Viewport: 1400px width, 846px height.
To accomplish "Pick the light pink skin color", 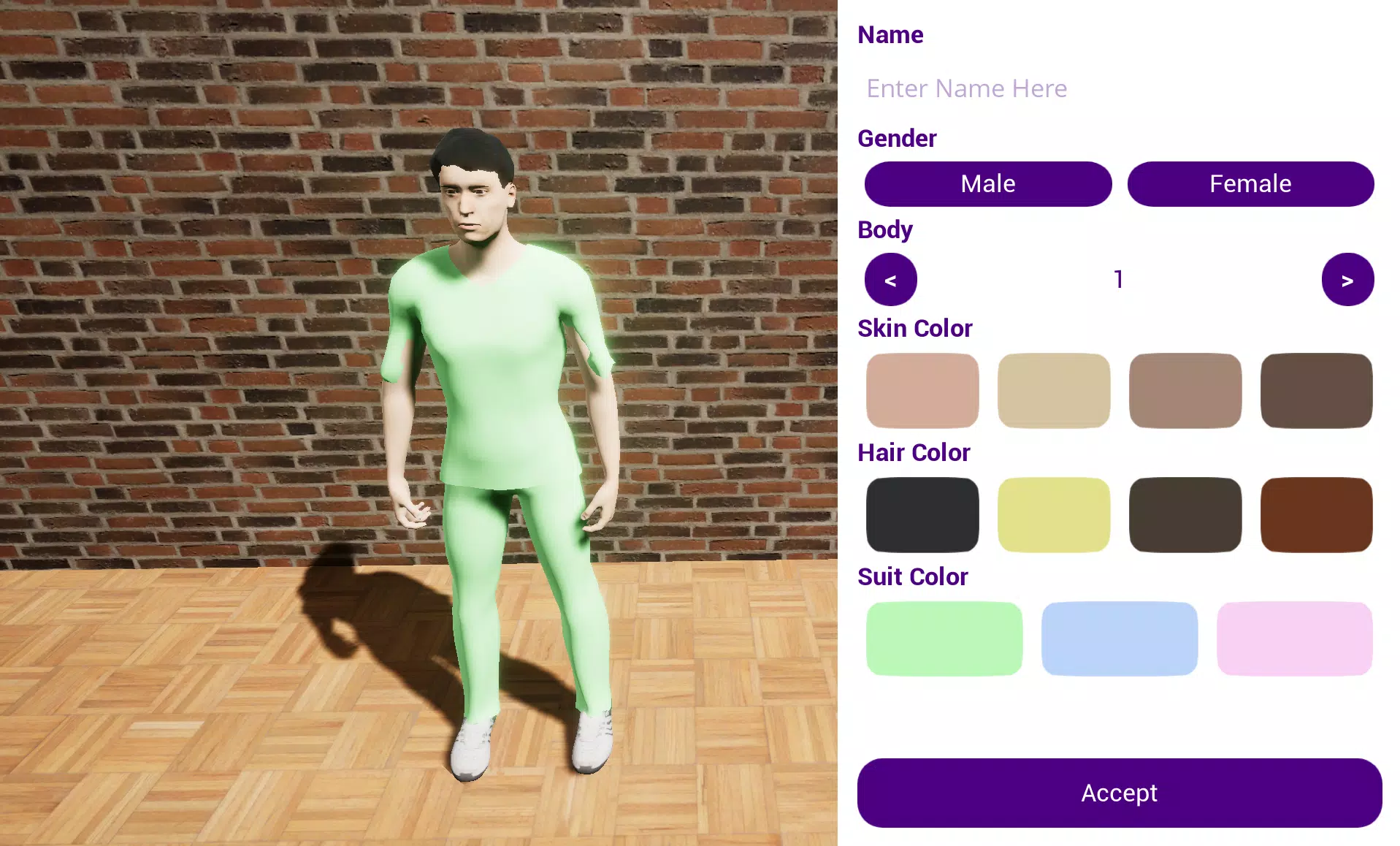I will [922, 391].
